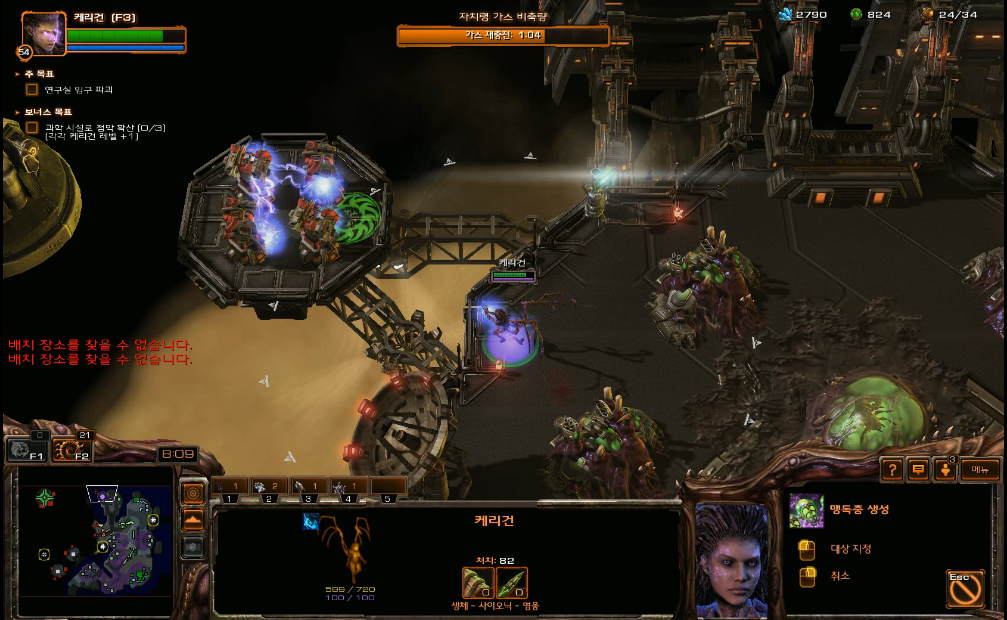Click the 3-badged arrow button beside 메뉴
Viewport: 1007px width, 620px height.
click(944, 469)
